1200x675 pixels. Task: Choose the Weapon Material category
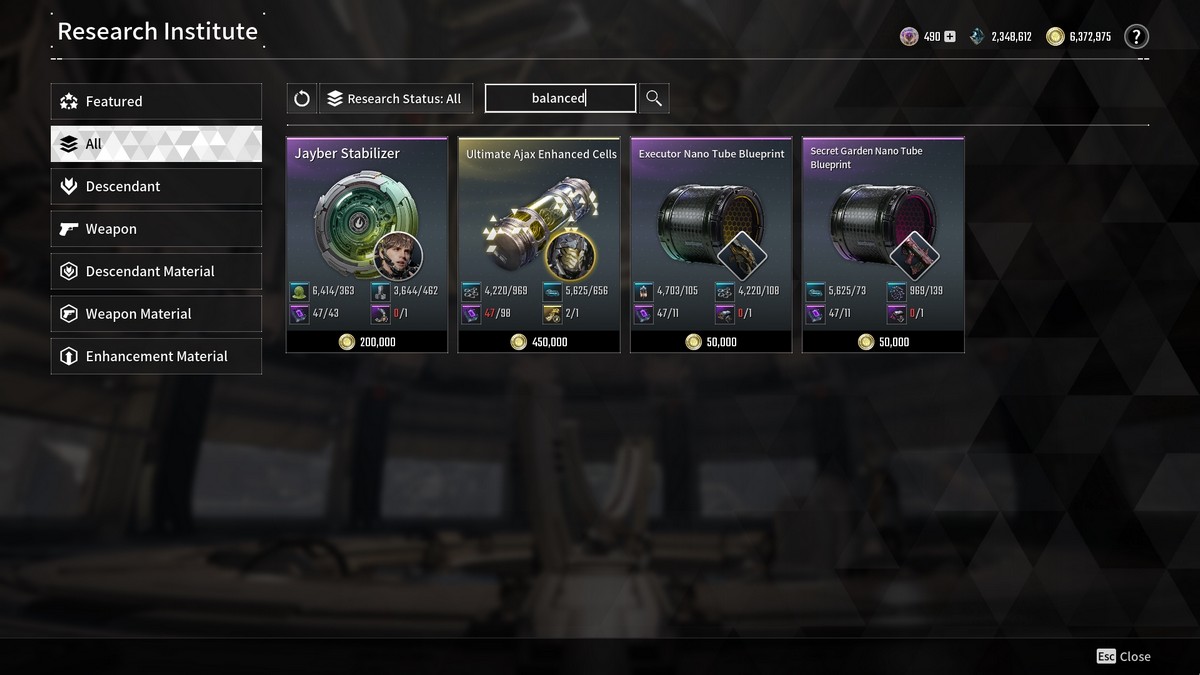[x=156, y=314]
